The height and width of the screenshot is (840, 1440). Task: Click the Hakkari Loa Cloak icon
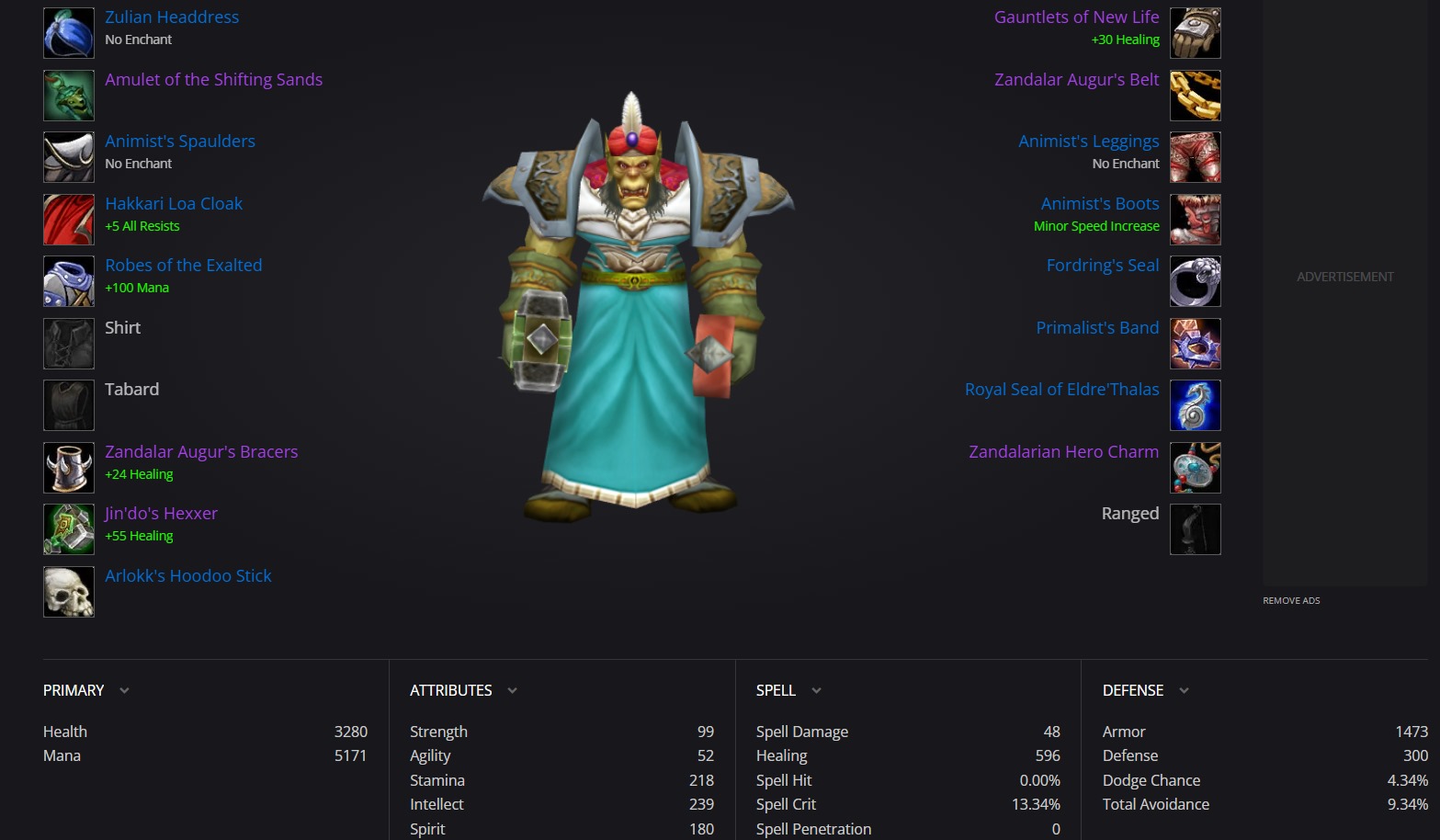69,220
